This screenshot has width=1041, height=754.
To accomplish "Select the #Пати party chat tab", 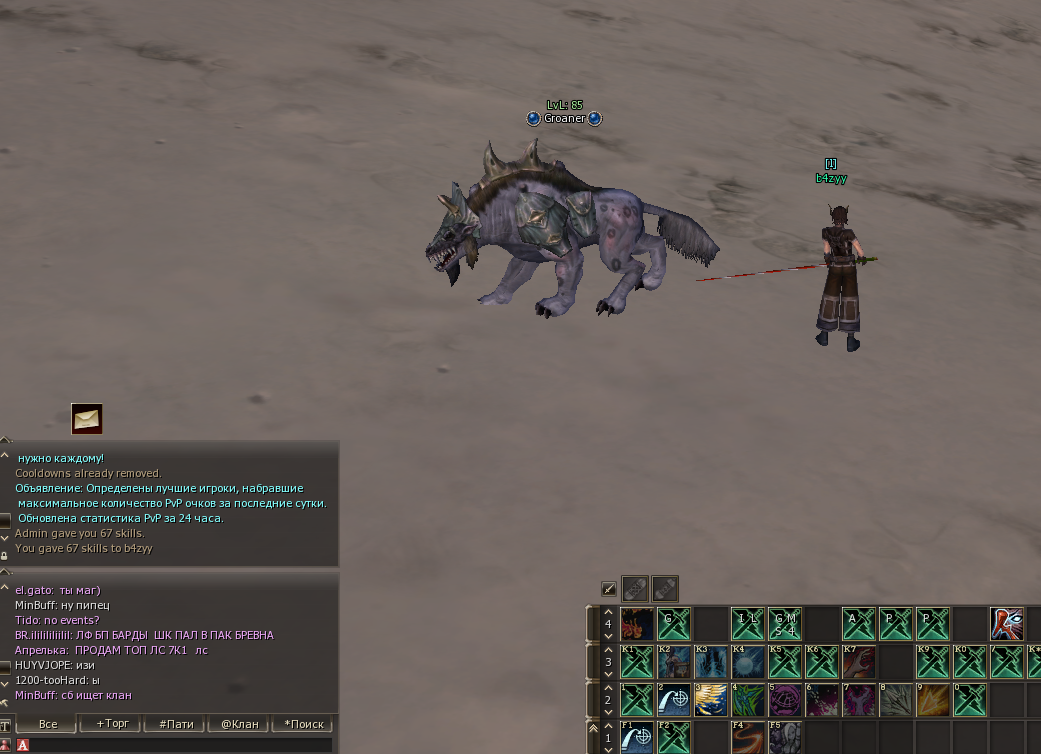I will tap(177, 724).
